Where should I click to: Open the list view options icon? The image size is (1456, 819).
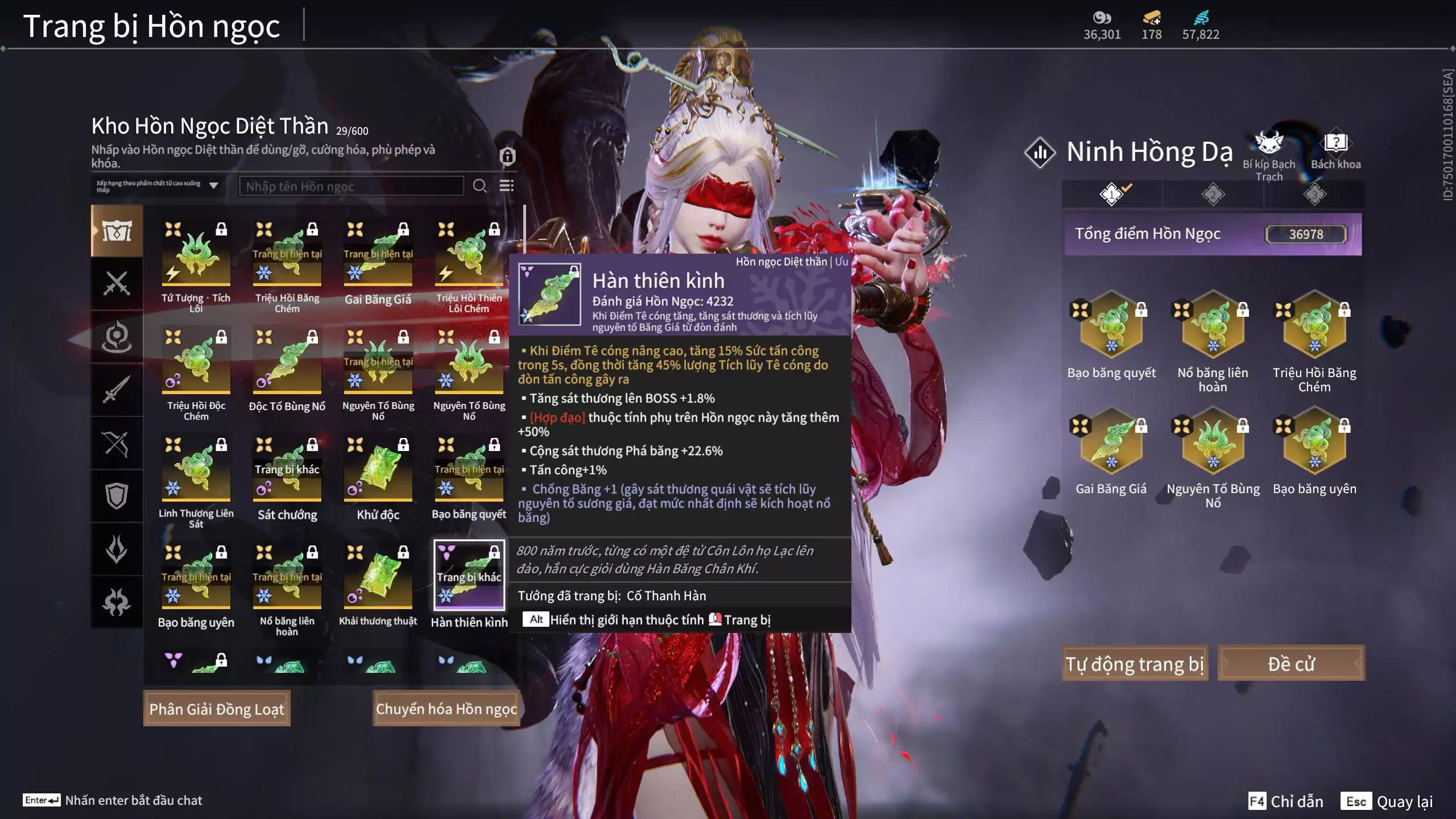tap(506, 186)
